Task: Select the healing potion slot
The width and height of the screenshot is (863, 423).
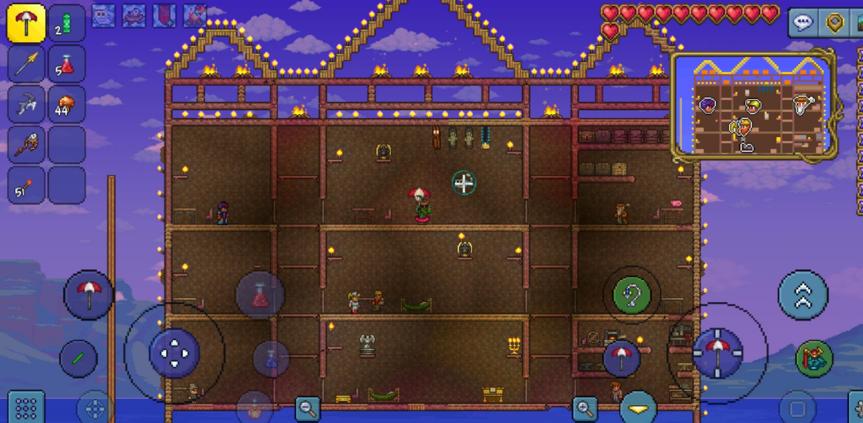Action: [66, 64]
